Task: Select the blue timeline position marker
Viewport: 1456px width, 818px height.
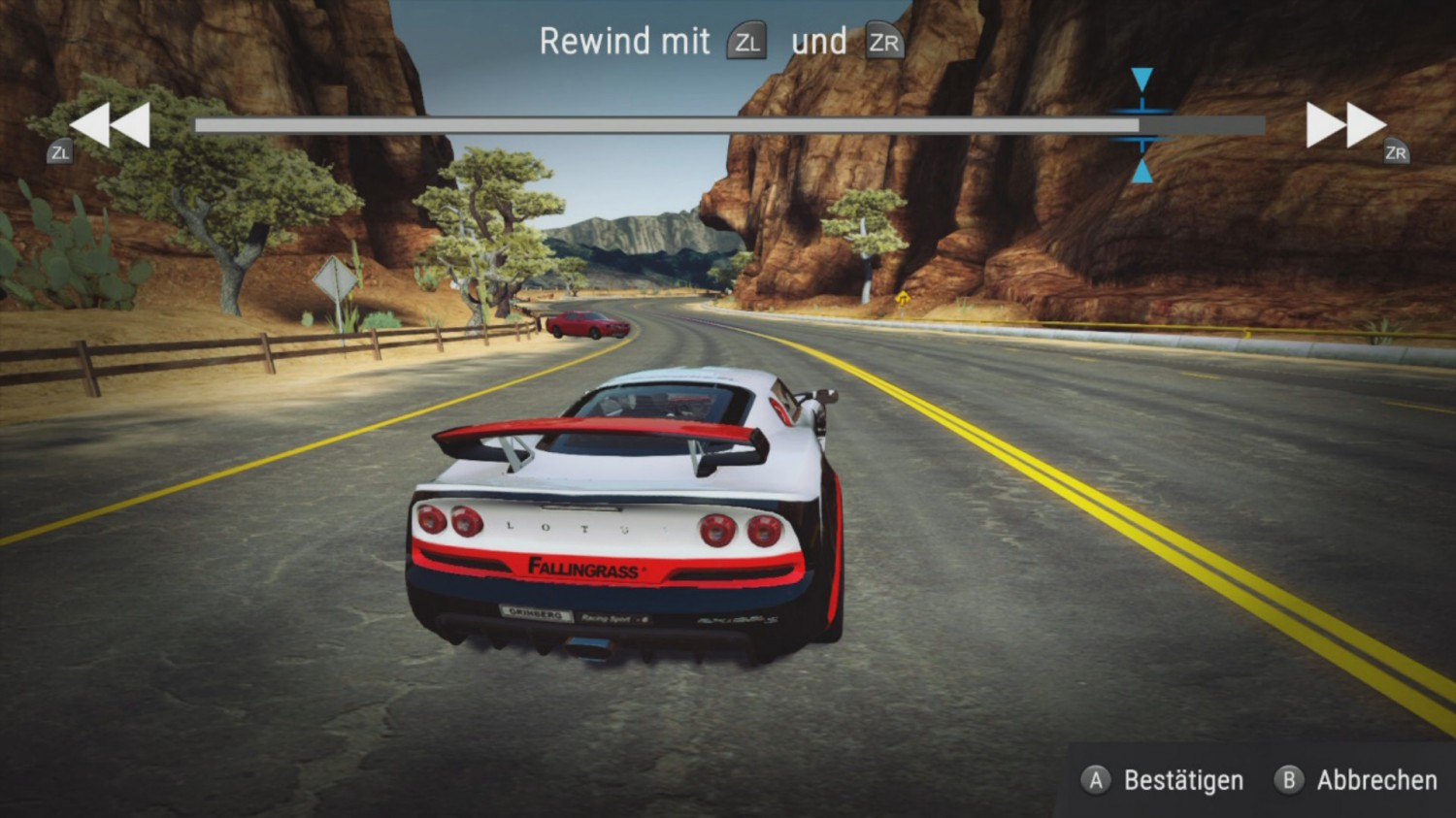Action: pos(1142,125)
